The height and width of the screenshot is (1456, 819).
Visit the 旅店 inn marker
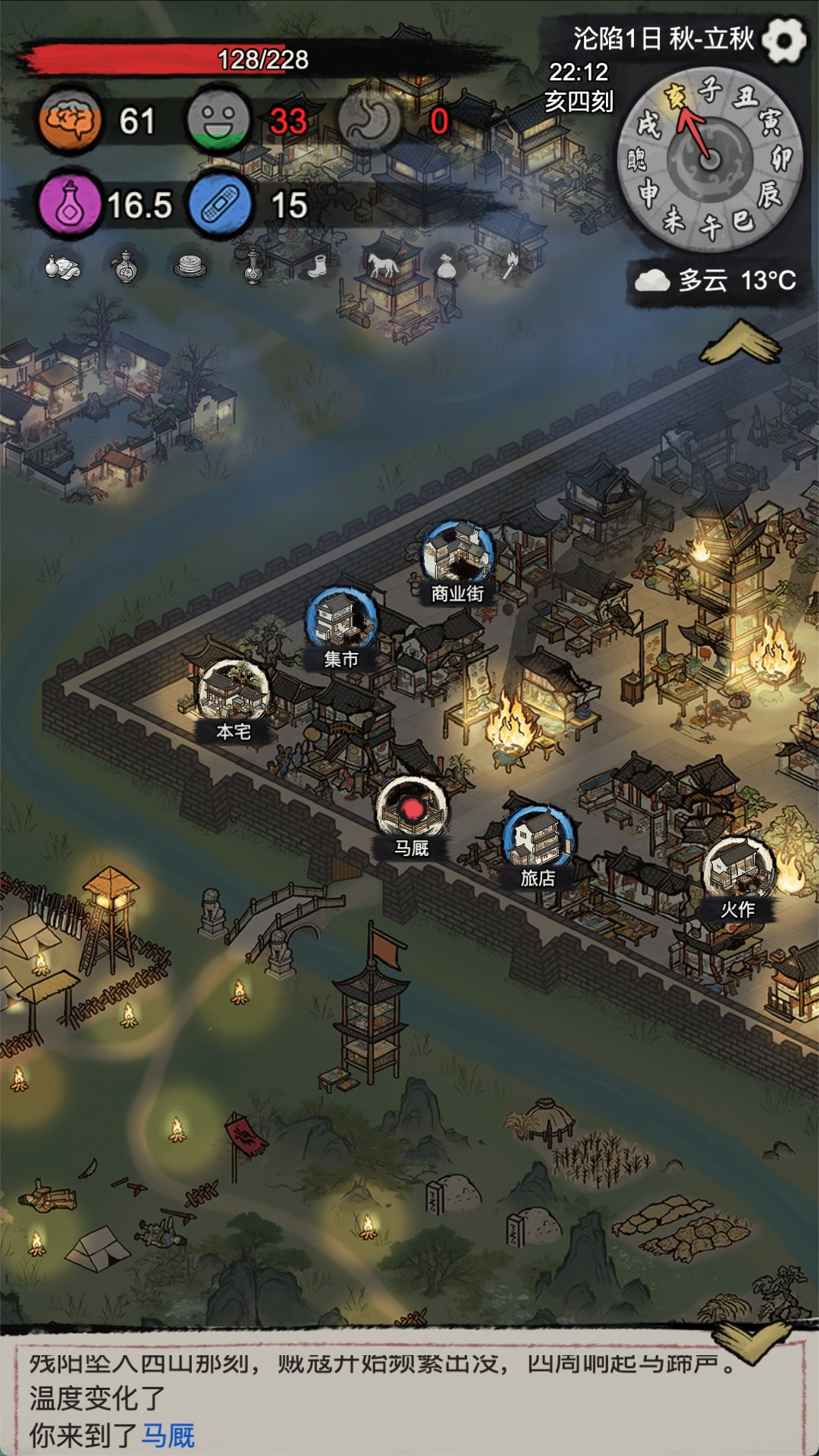[538, 839]
